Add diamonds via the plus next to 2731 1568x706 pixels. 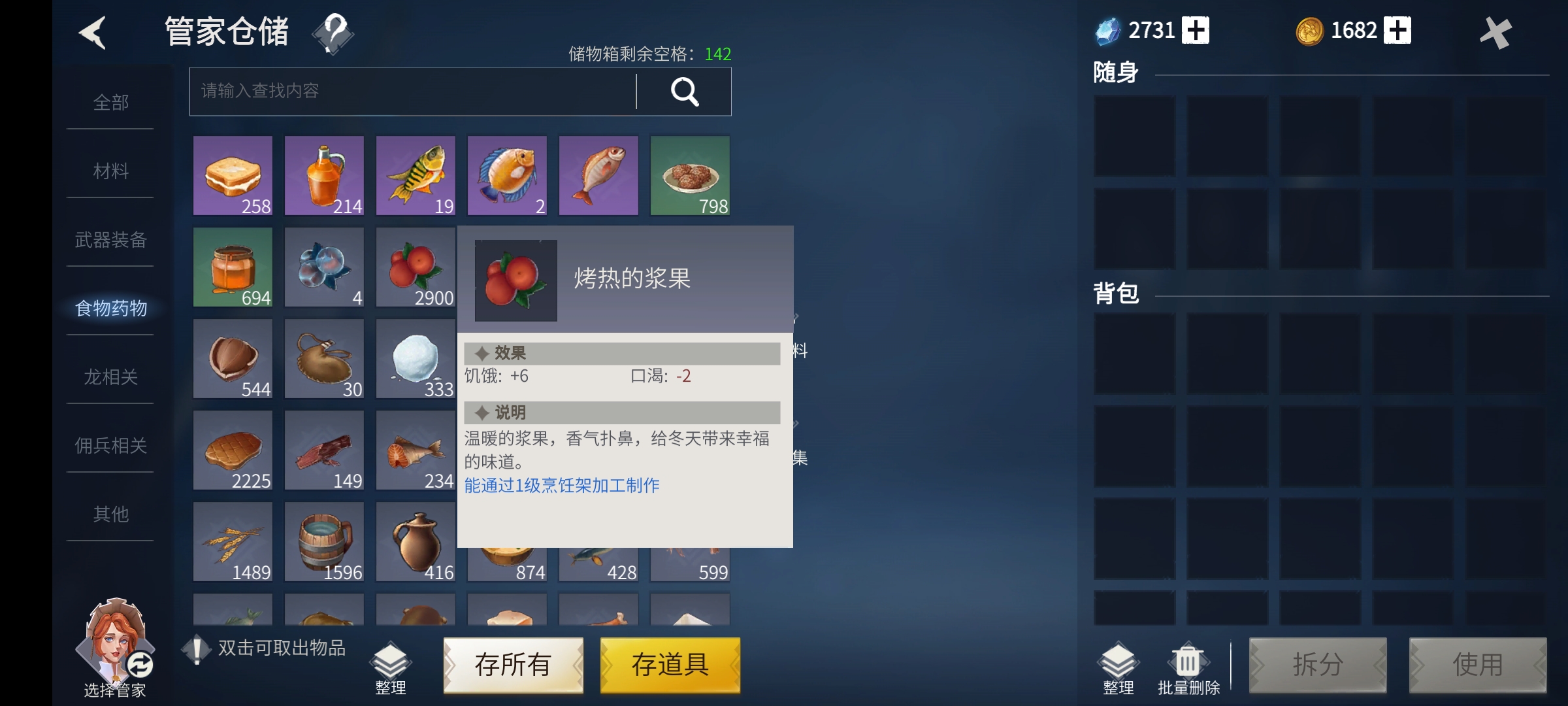1197,29
